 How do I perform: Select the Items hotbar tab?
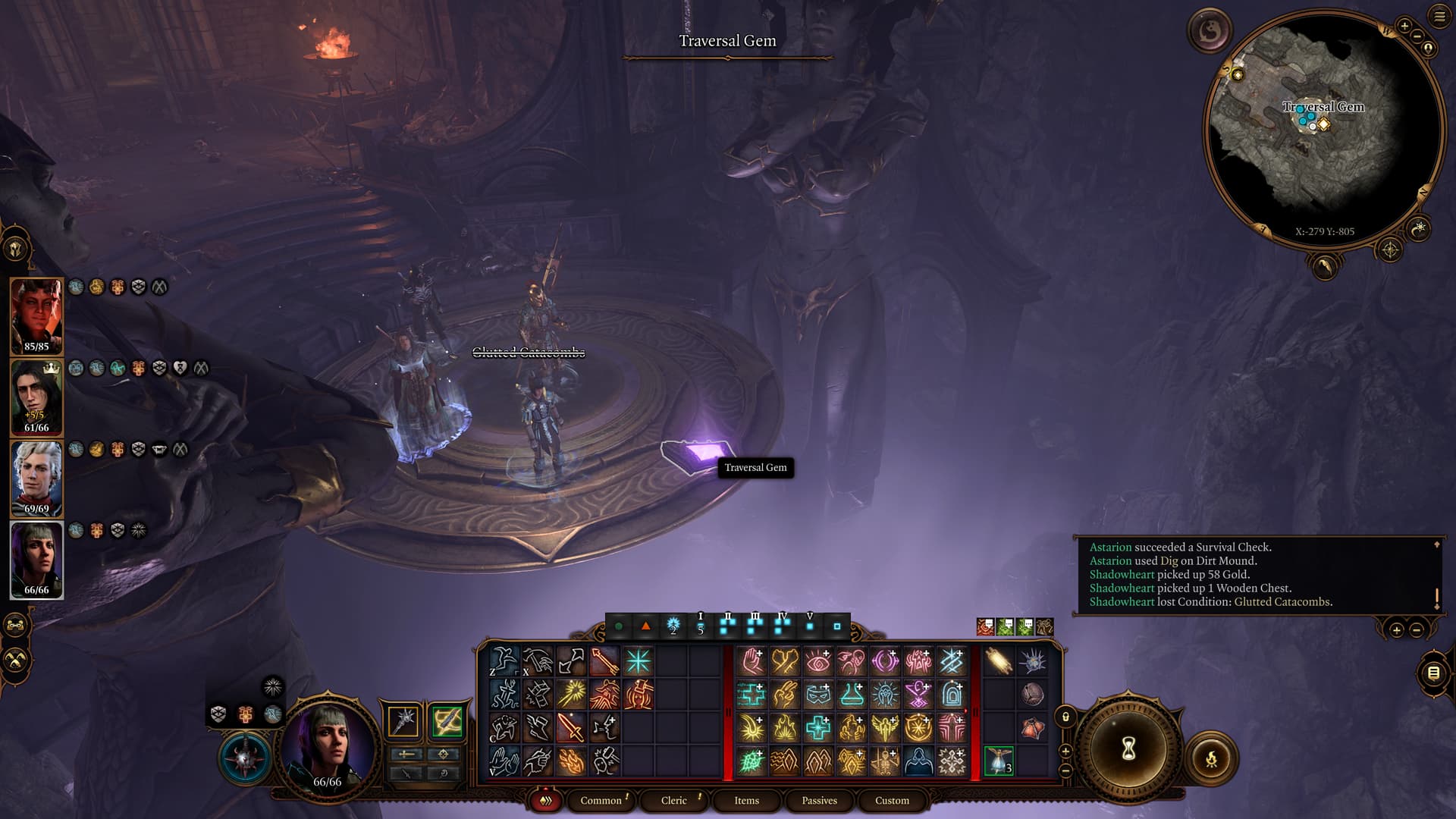746,800
